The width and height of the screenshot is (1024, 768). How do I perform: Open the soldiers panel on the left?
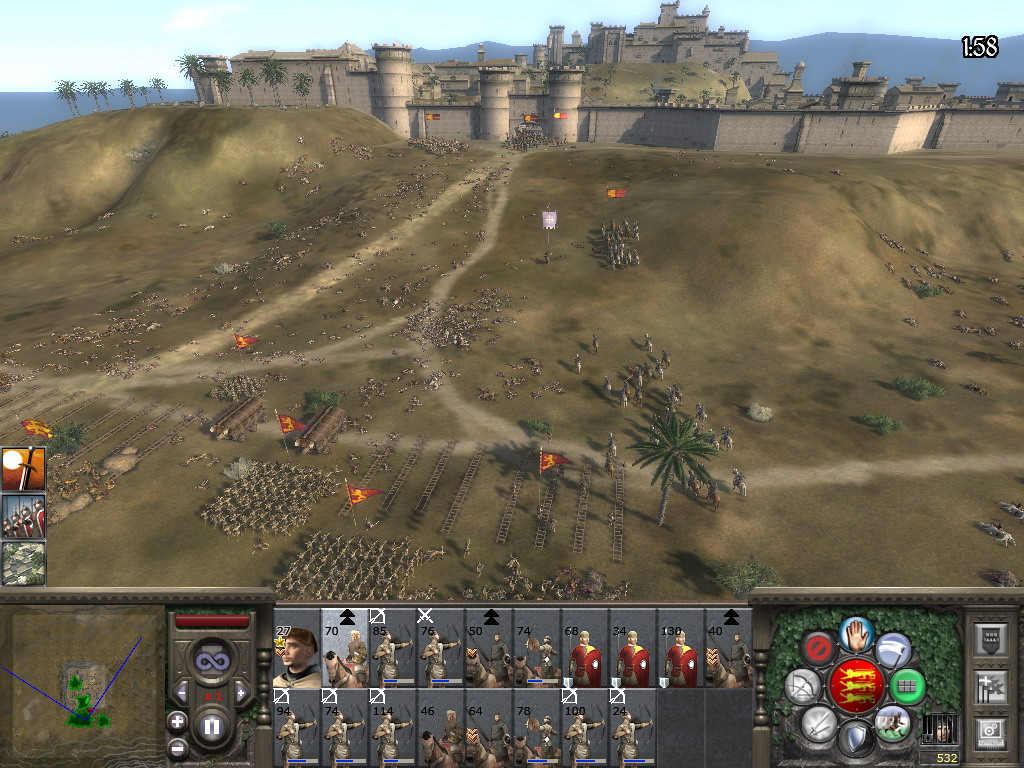pyautogui.click(x=22, y=516)
